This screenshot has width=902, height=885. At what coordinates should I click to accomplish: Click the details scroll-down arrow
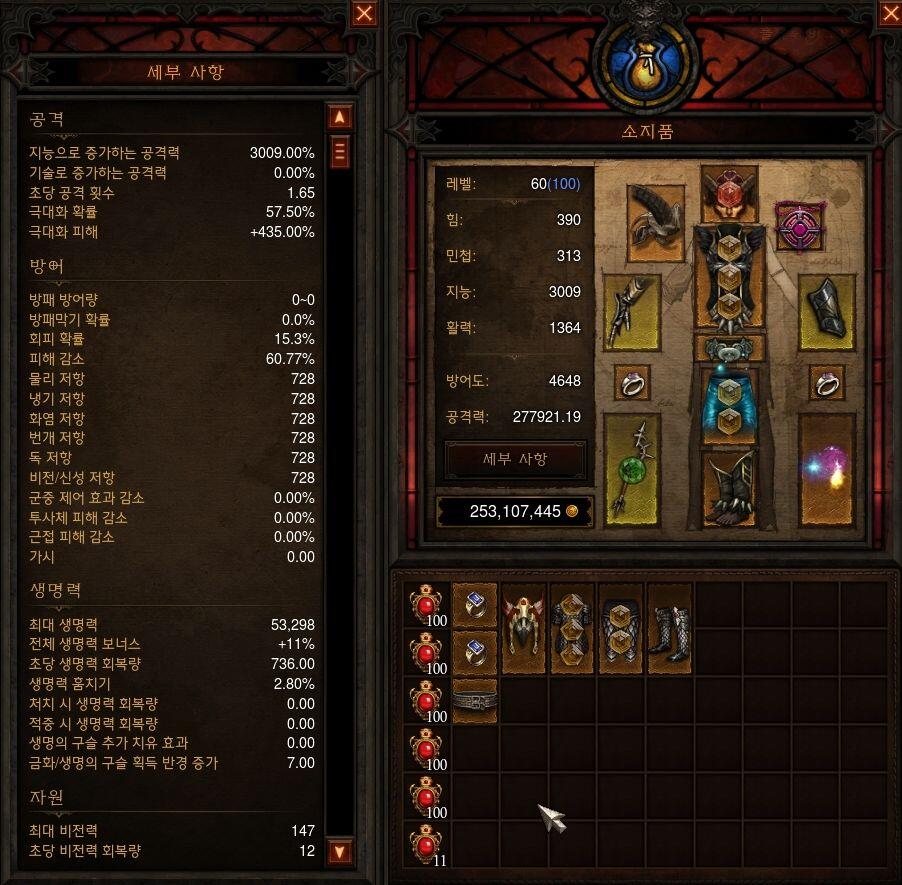340,852
